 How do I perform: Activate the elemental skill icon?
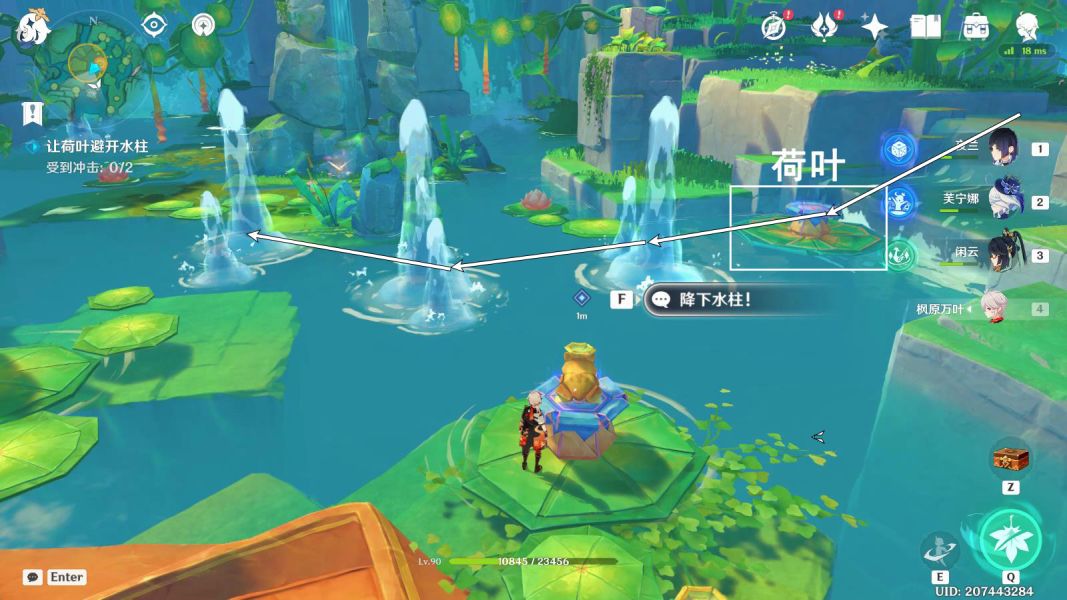click(x=940, y=549)
